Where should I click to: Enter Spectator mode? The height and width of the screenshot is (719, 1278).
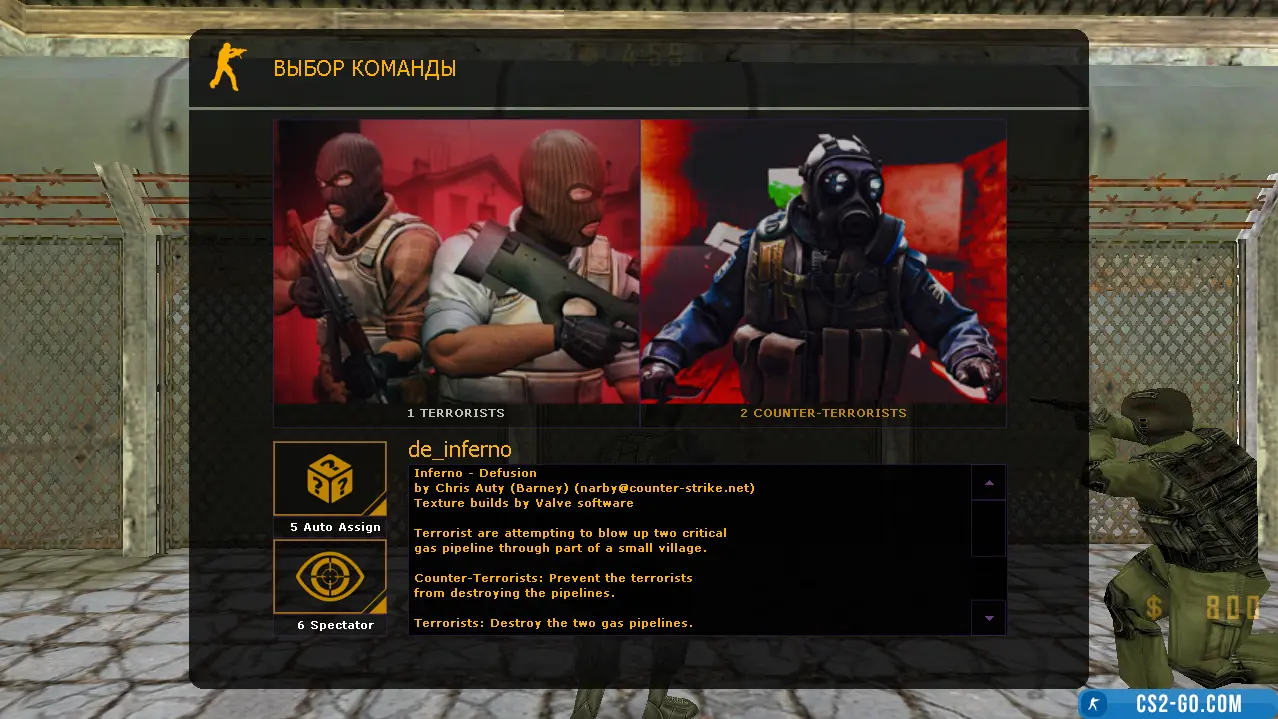tap(330, 578)
